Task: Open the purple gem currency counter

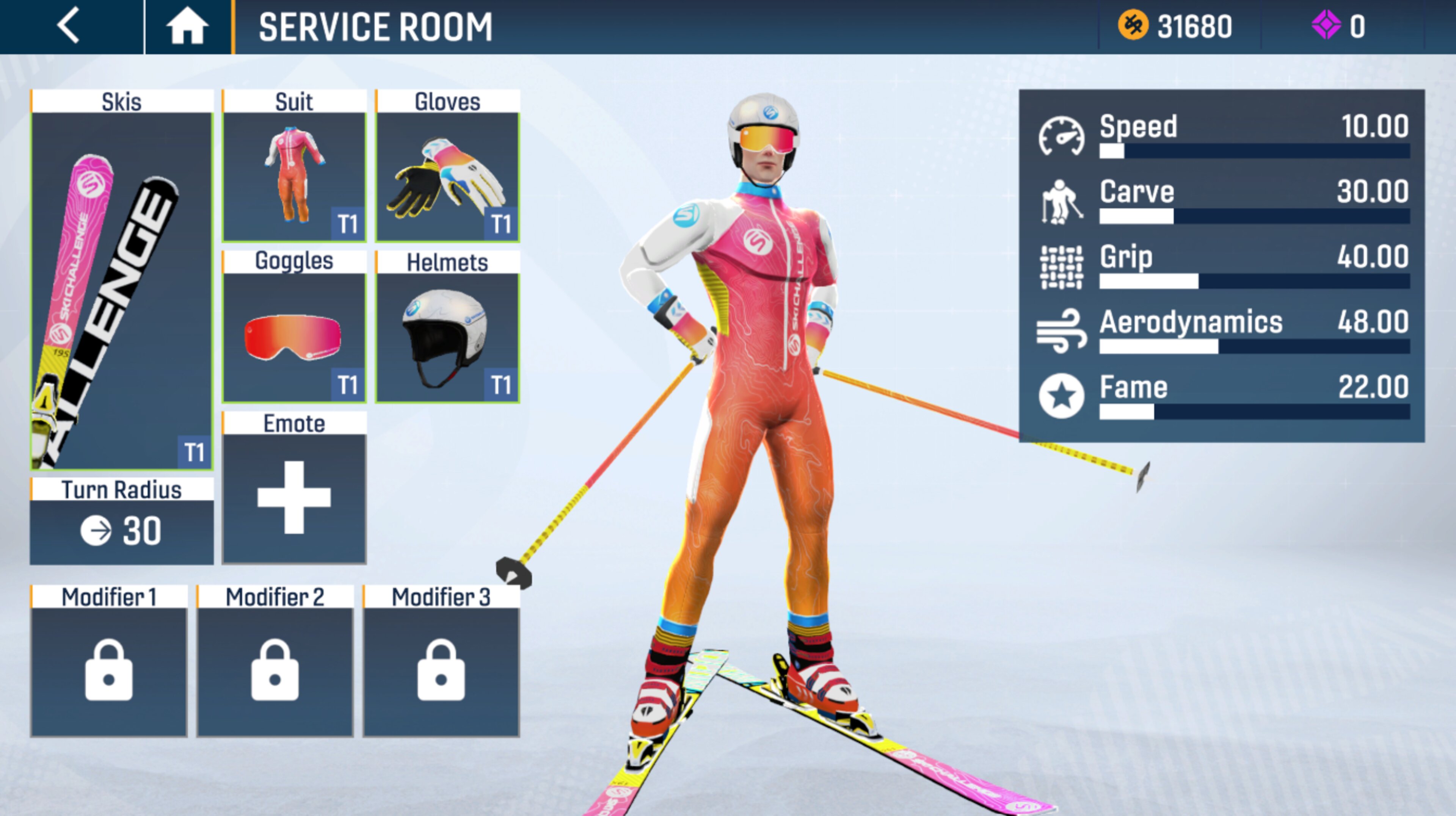Action: 1338,27
